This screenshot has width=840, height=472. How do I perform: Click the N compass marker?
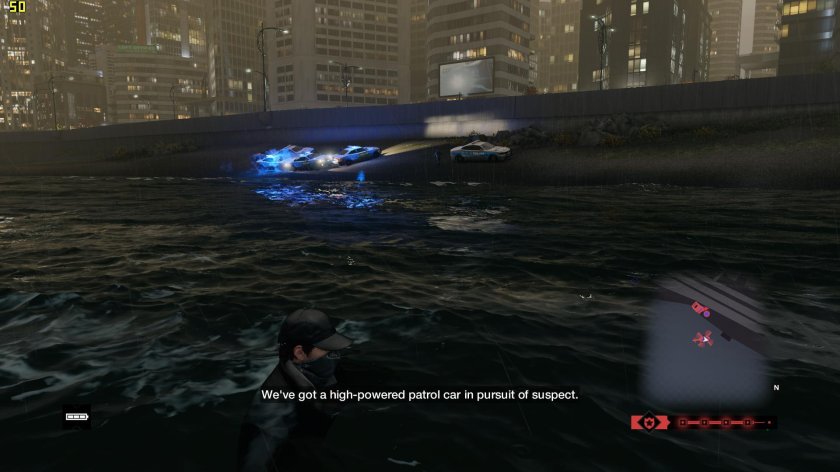tap(775, 387)
